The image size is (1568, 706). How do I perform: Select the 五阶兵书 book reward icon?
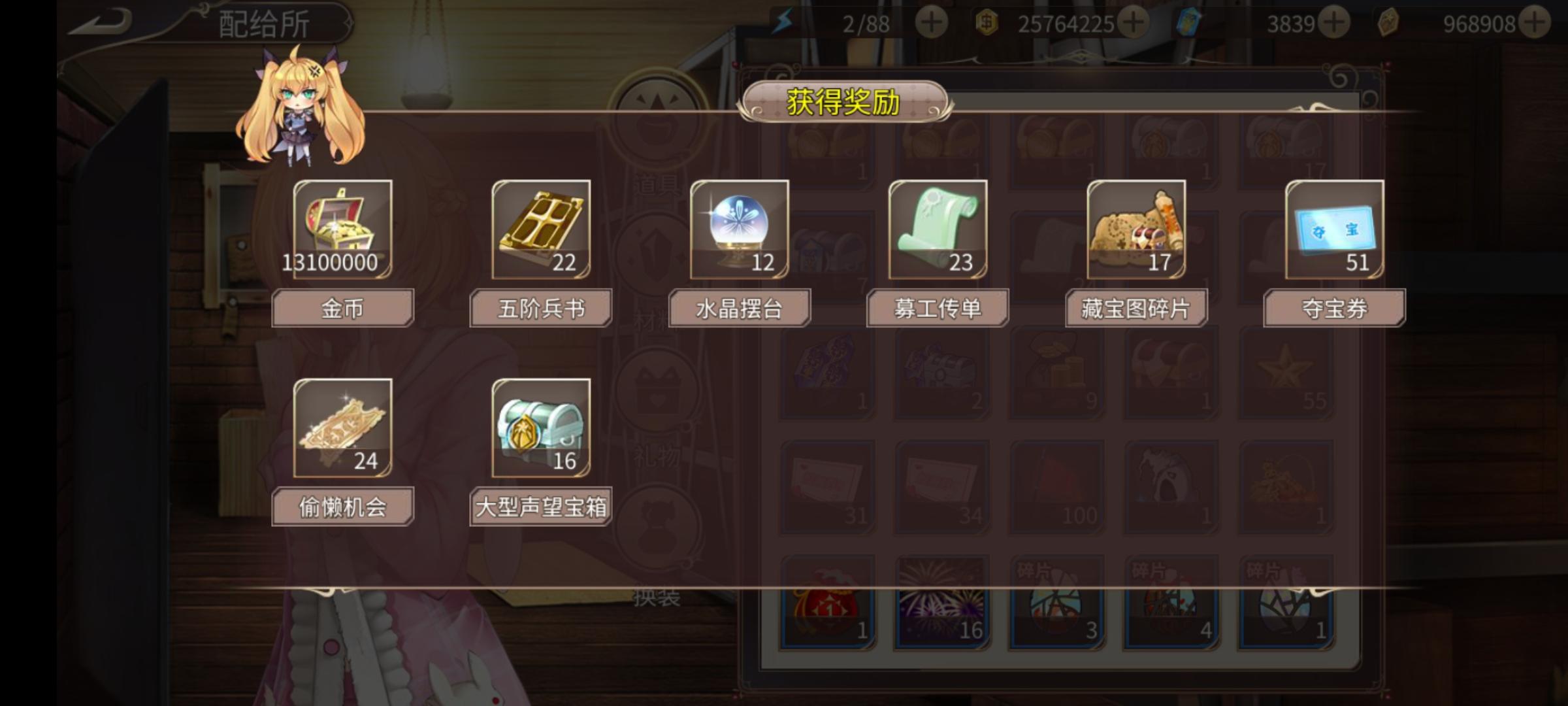541,230
